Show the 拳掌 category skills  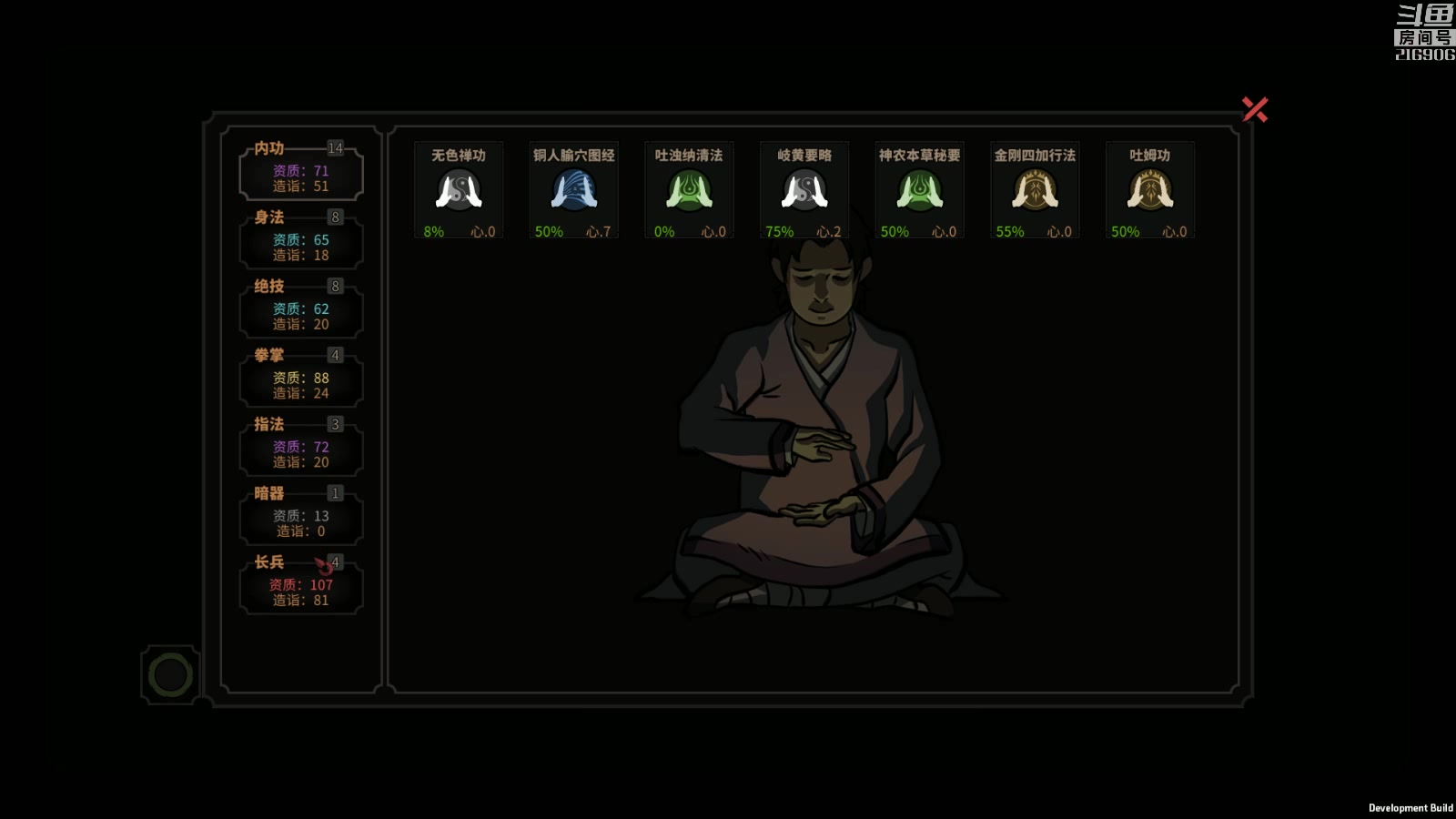point(301,379)
